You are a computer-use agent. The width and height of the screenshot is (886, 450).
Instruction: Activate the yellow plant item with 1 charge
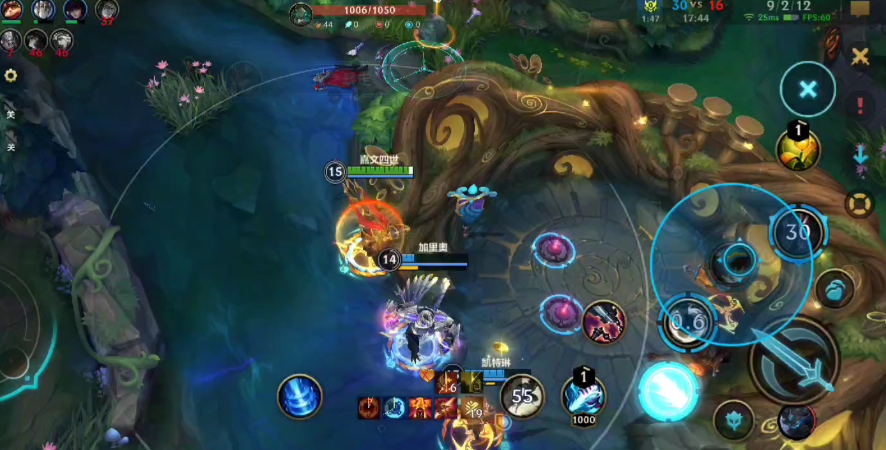click(x=799, y=149)
